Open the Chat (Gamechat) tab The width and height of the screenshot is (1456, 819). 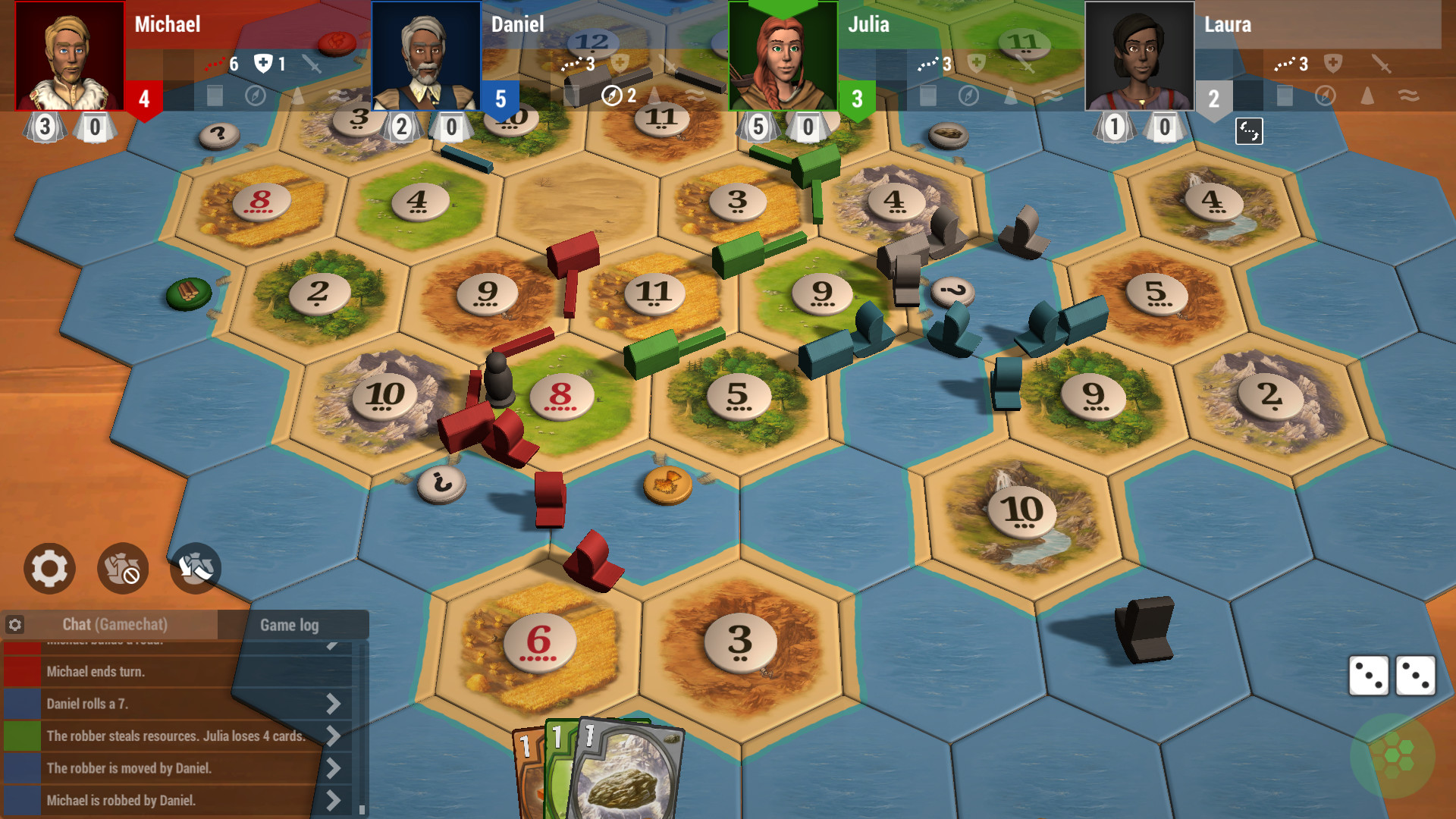click(x=114, y=625)
